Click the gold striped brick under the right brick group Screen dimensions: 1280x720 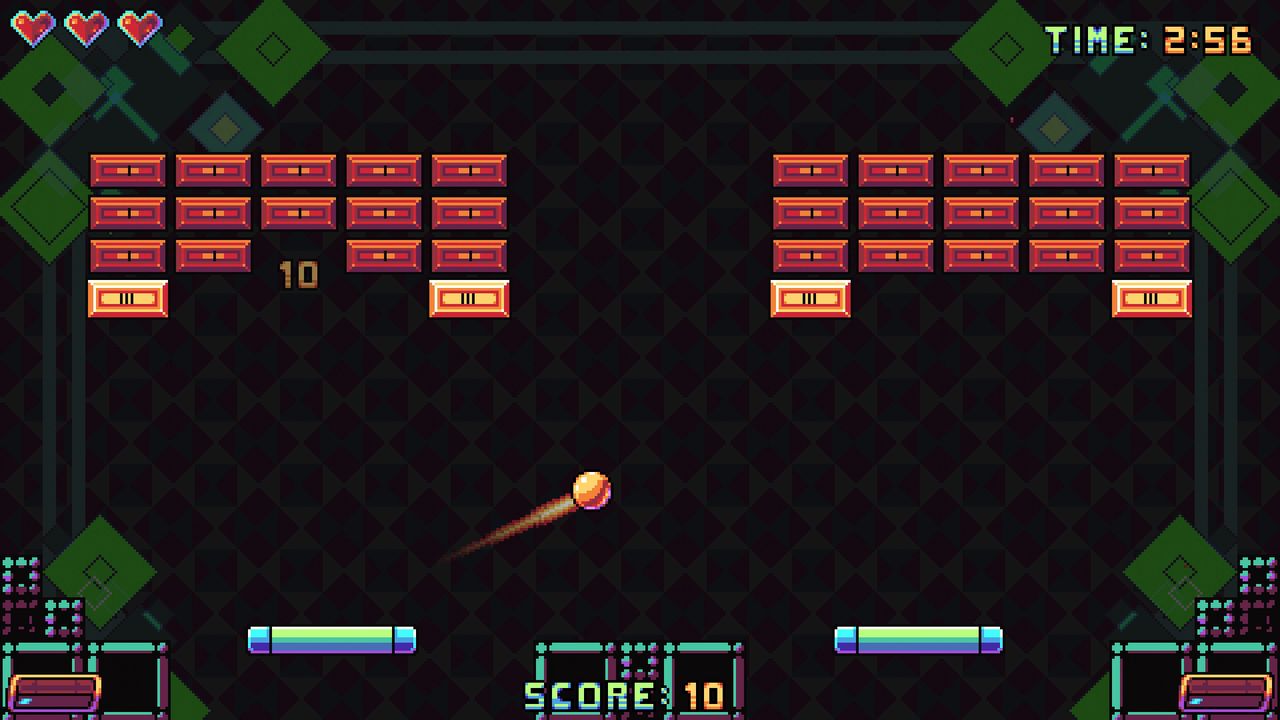coord(810,298)
